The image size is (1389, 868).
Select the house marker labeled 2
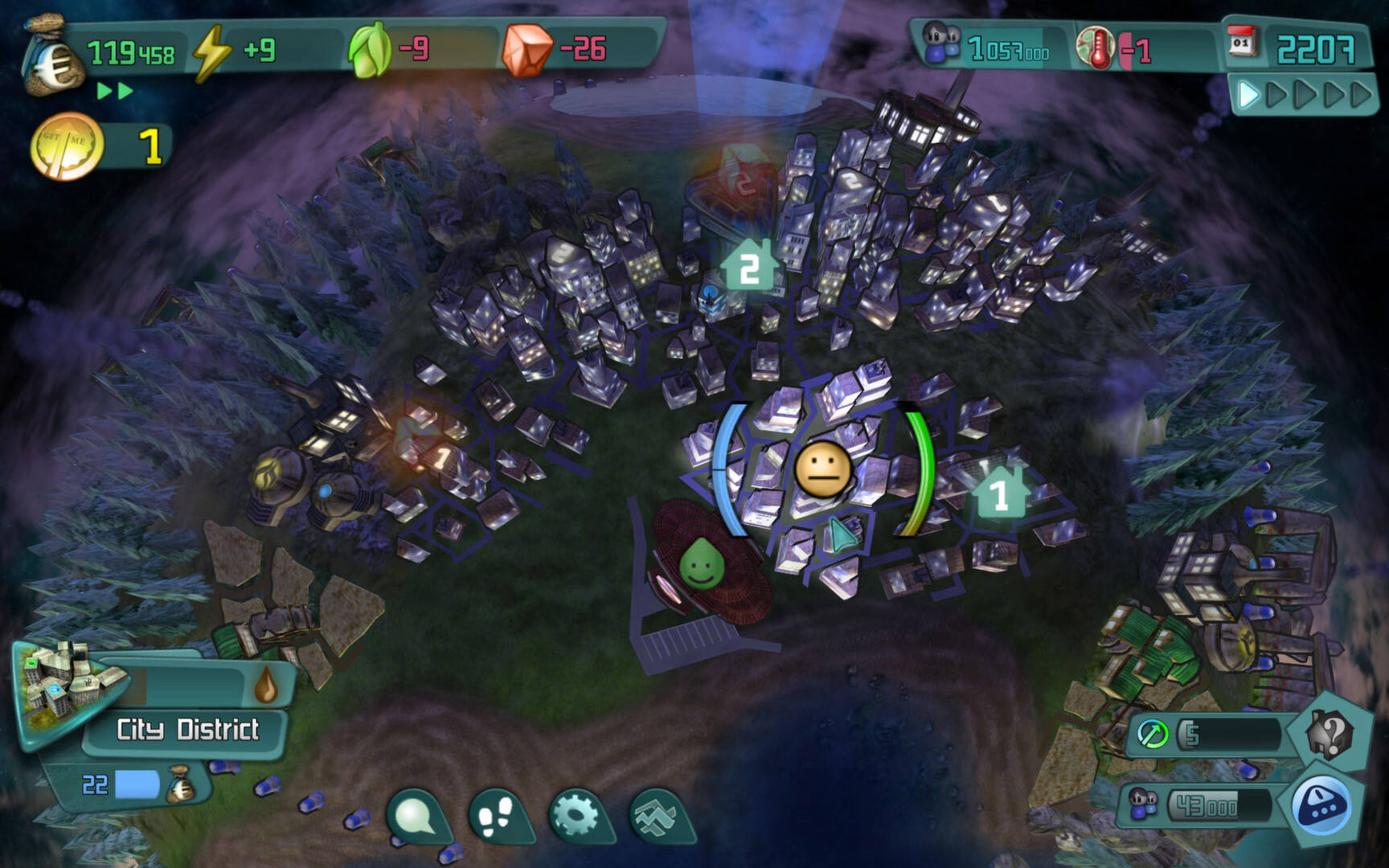click(749, 268)
